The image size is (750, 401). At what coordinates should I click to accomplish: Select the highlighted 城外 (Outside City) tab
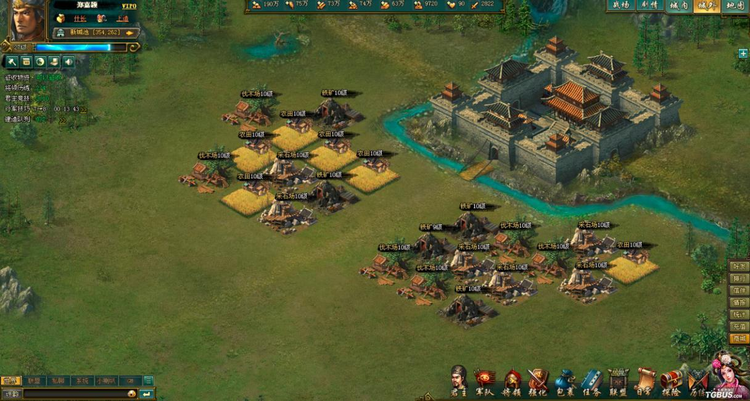pos(707,6)
